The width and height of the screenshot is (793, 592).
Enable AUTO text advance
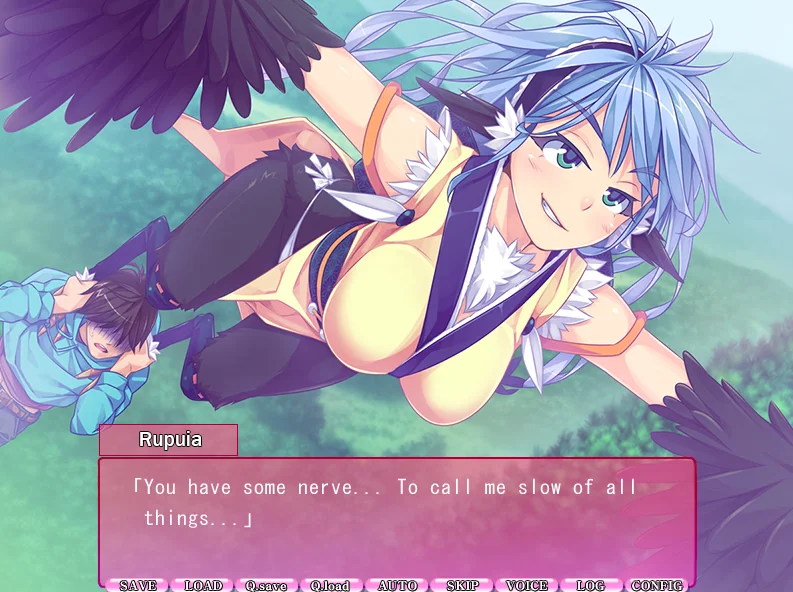click(x=397, y=585)
